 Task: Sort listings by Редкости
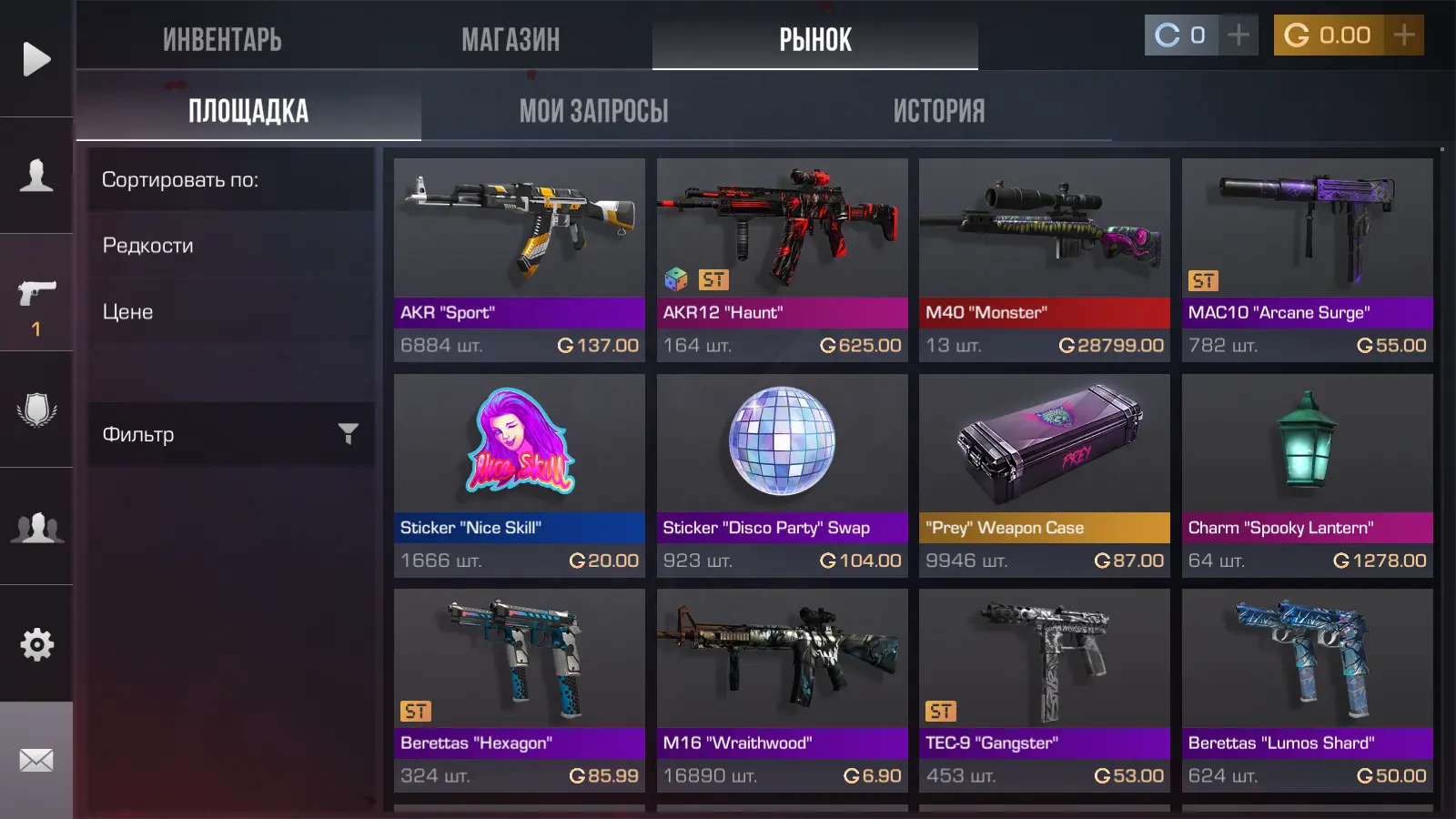[x=147, y=246]
